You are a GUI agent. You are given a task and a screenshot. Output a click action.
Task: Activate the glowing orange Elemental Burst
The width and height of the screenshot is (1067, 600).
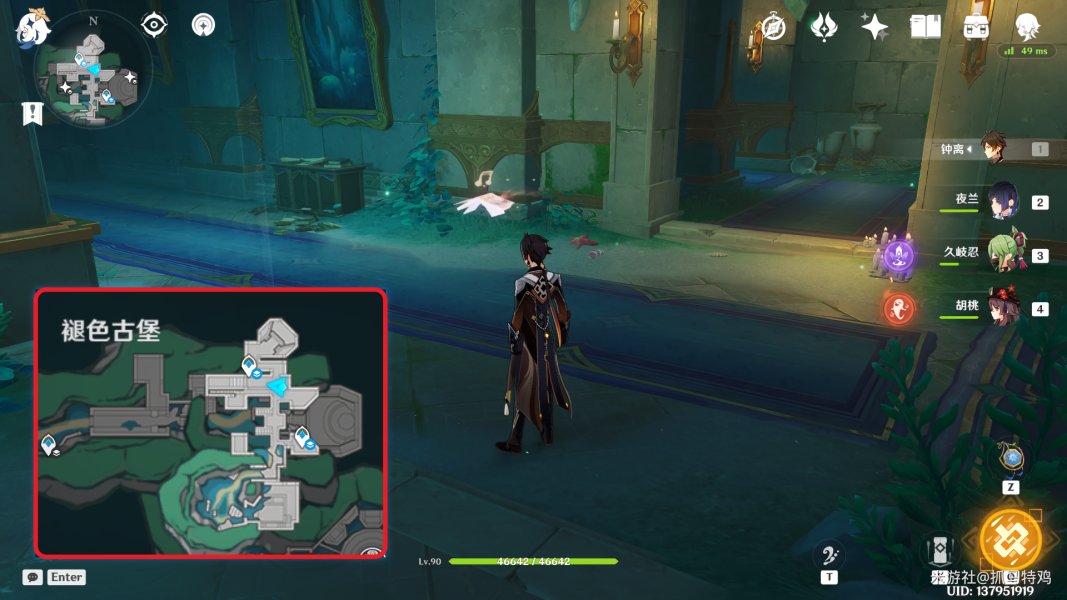1009,538
